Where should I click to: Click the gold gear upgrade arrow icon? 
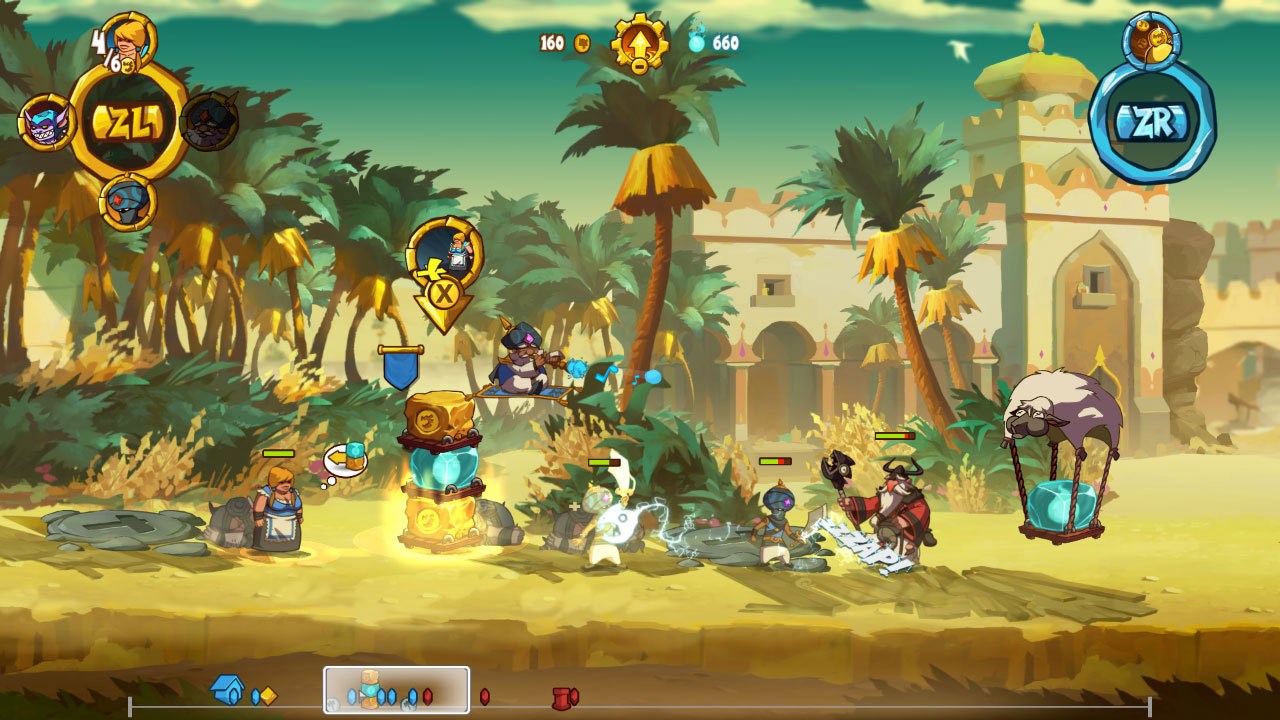(640, 43)
